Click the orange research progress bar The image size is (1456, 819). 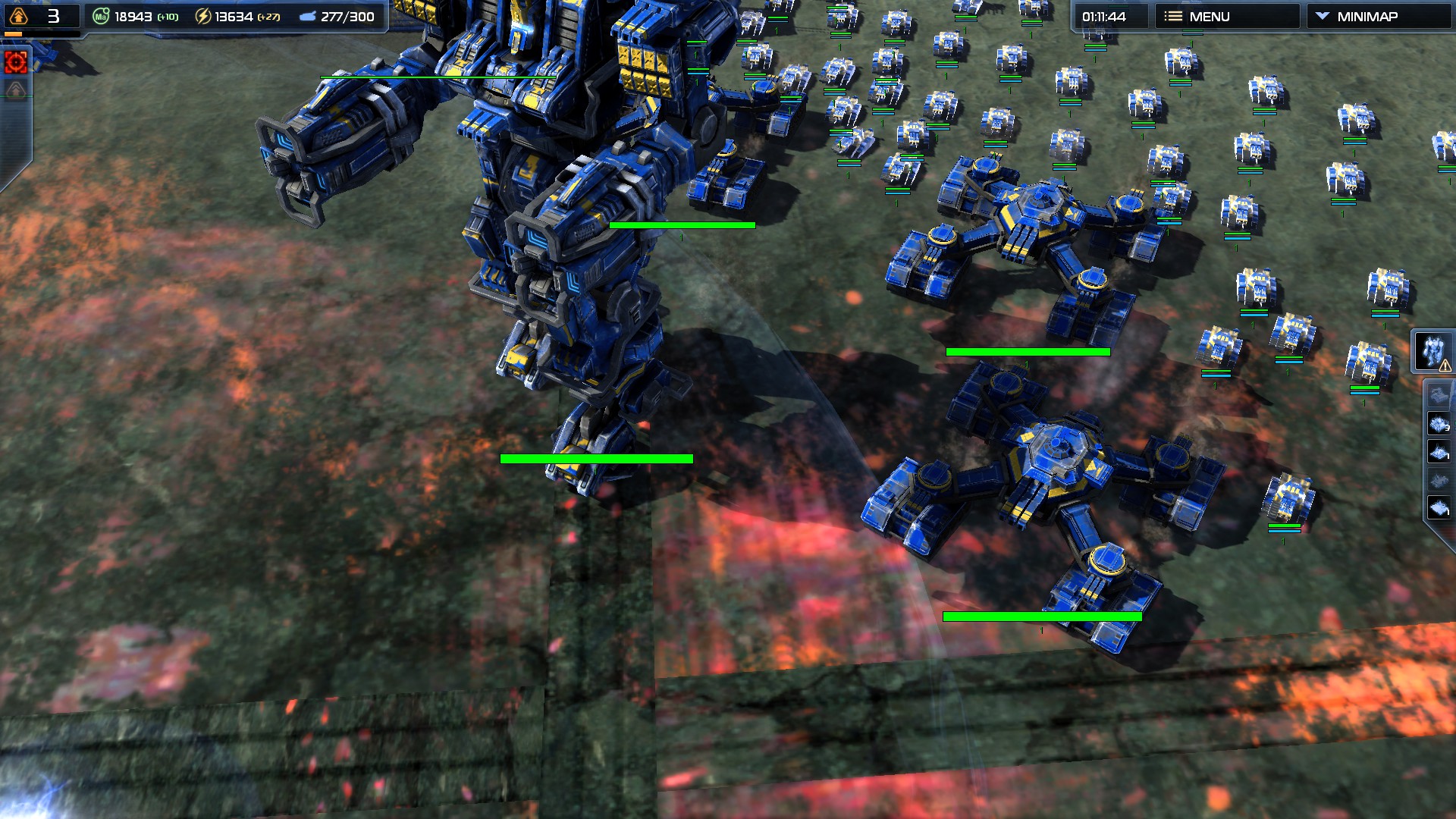click(14, 34)
